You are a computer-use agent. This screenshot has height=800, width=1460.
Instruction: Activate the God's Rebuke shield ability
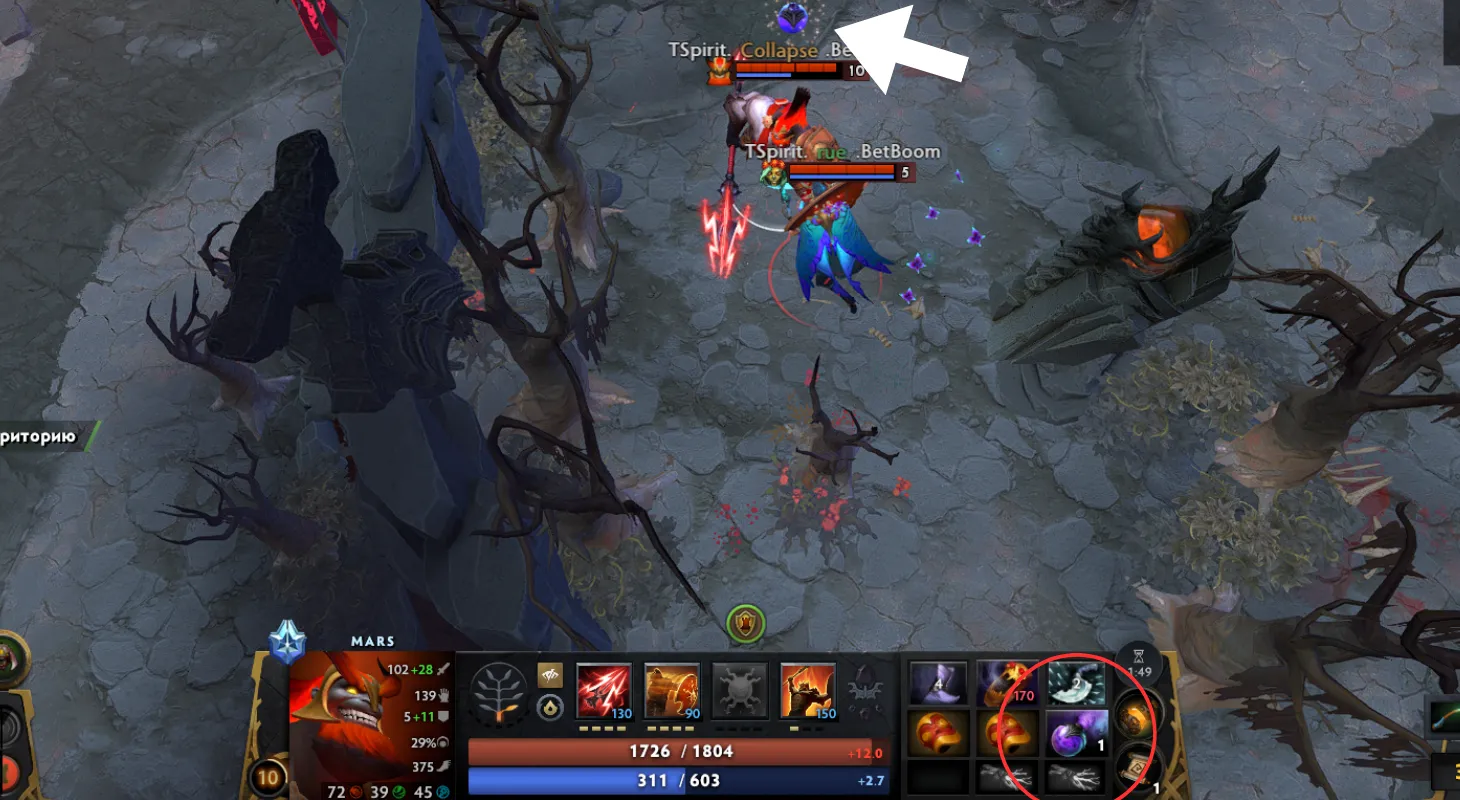click(672, 689)
